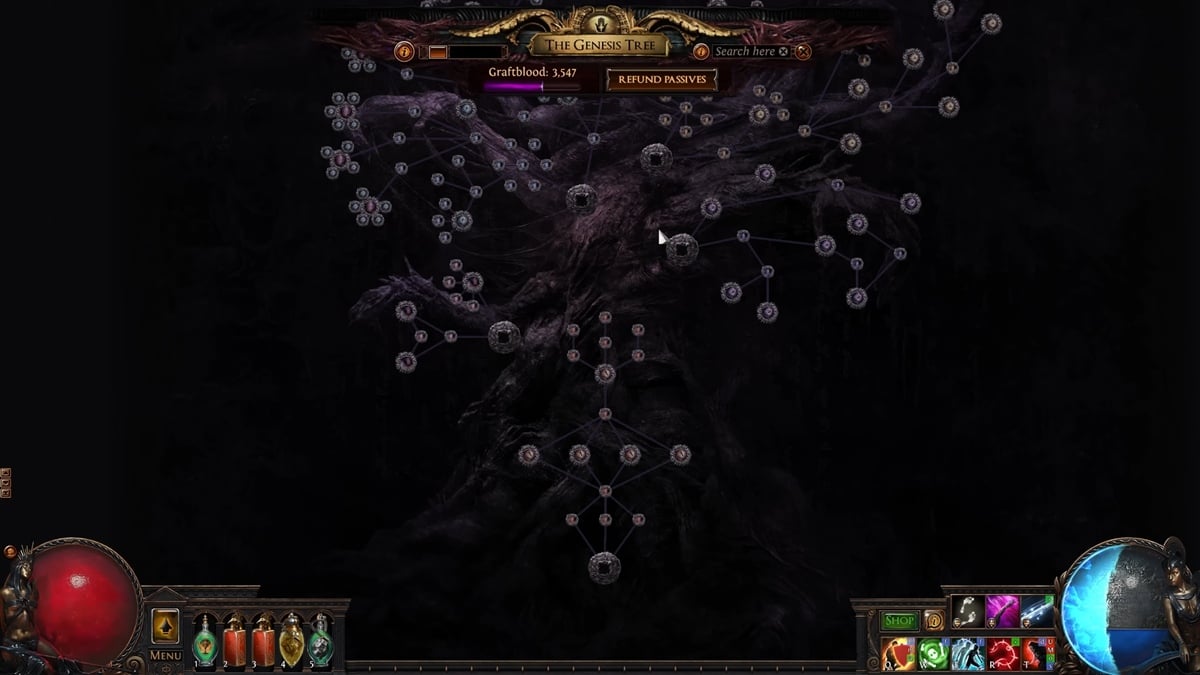Activate the red thorn circle skill on R
Viewport: 1200px width, 675px height.
click(x=1003, y=654)
